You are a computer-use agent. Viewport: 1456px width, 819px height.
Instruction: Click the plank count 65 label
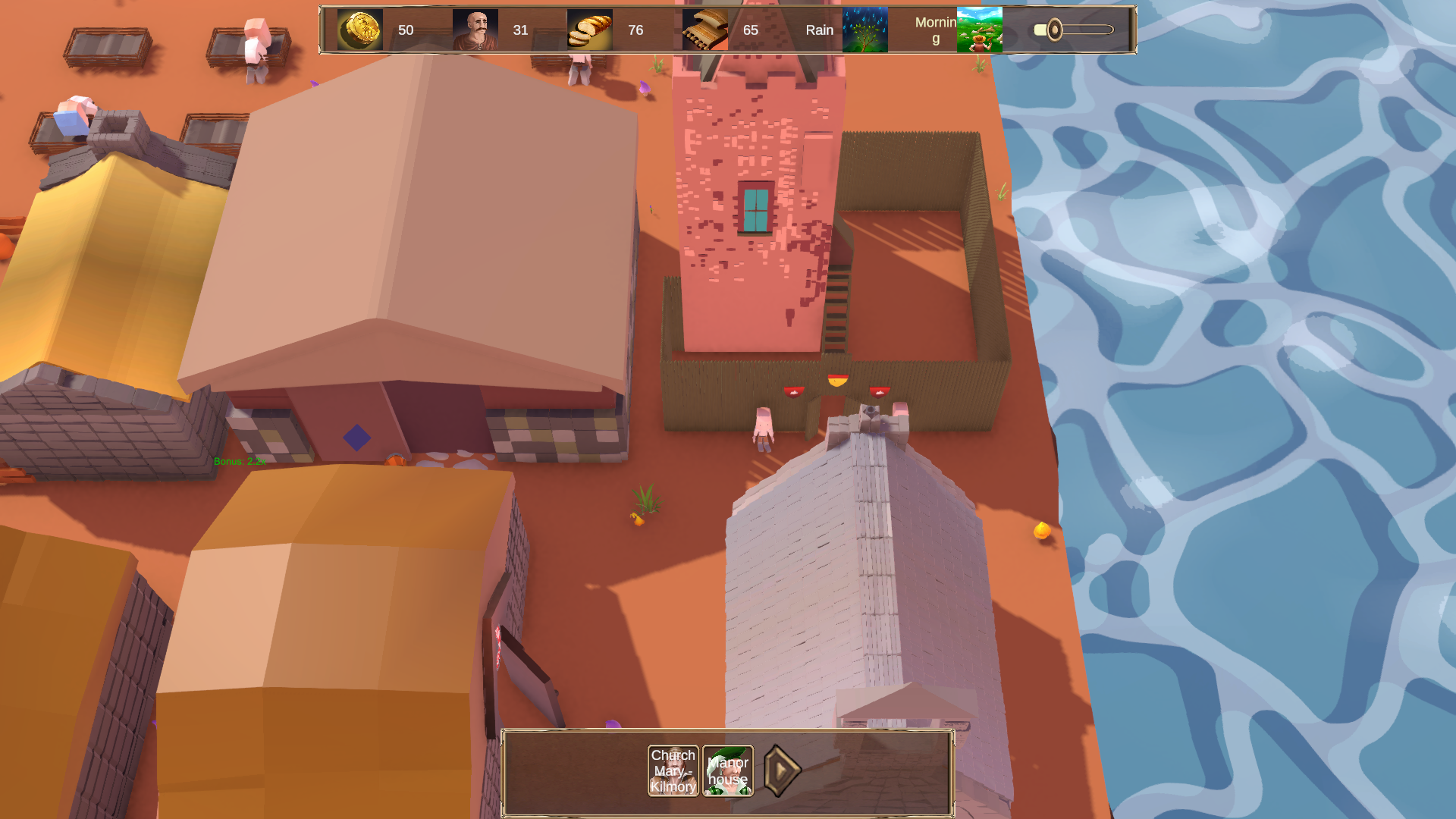click(x=751, y=30)
